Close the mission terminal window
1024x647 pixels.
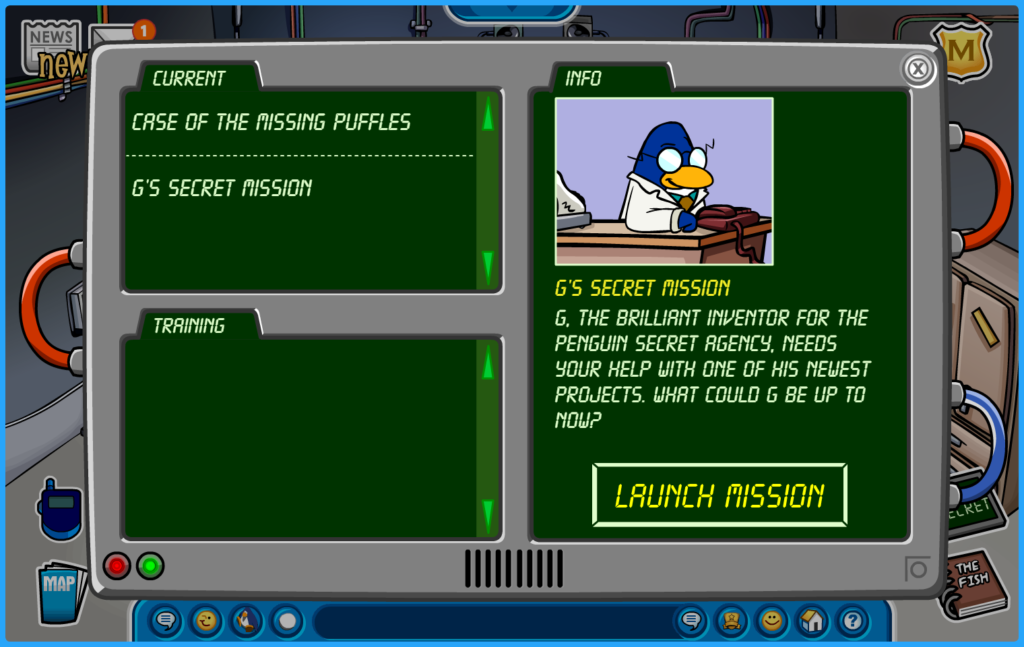pyautogui.click(x=917, y=69)
